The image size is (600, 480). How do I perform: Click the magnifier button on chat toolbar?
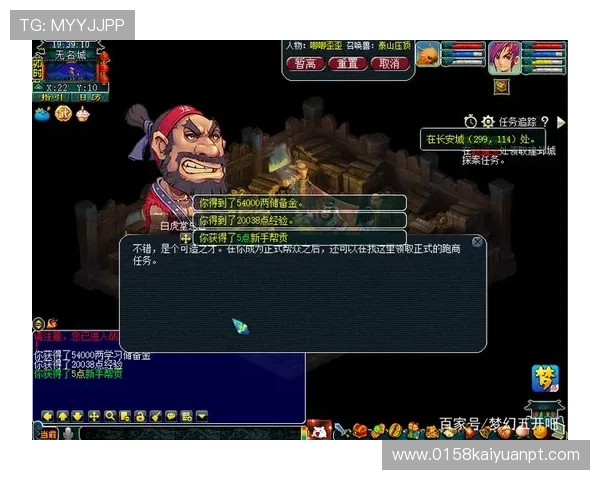click(x=110, y=415)
